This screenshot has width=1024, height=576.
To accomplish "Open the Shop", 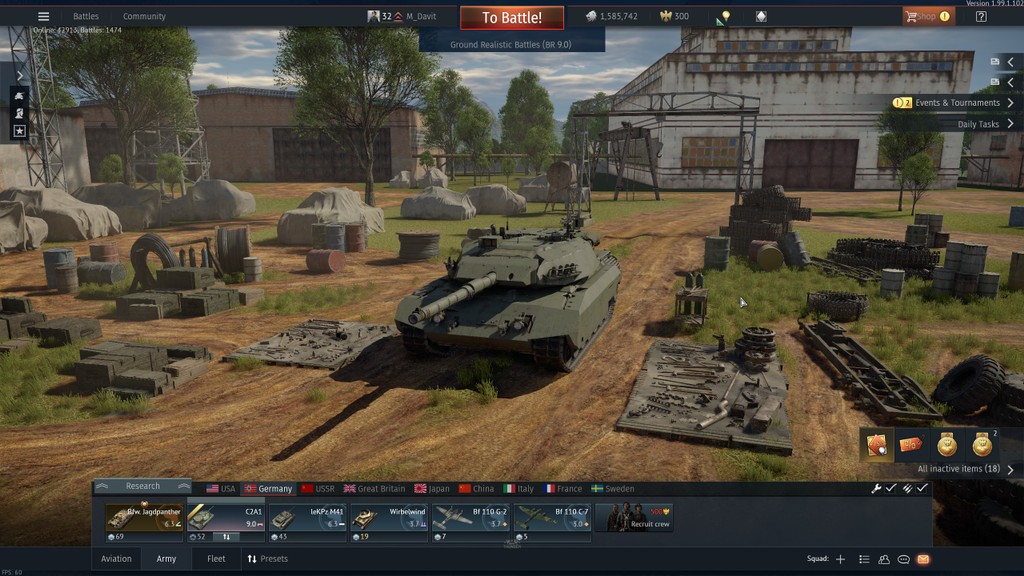I will (x=926, y=17).
